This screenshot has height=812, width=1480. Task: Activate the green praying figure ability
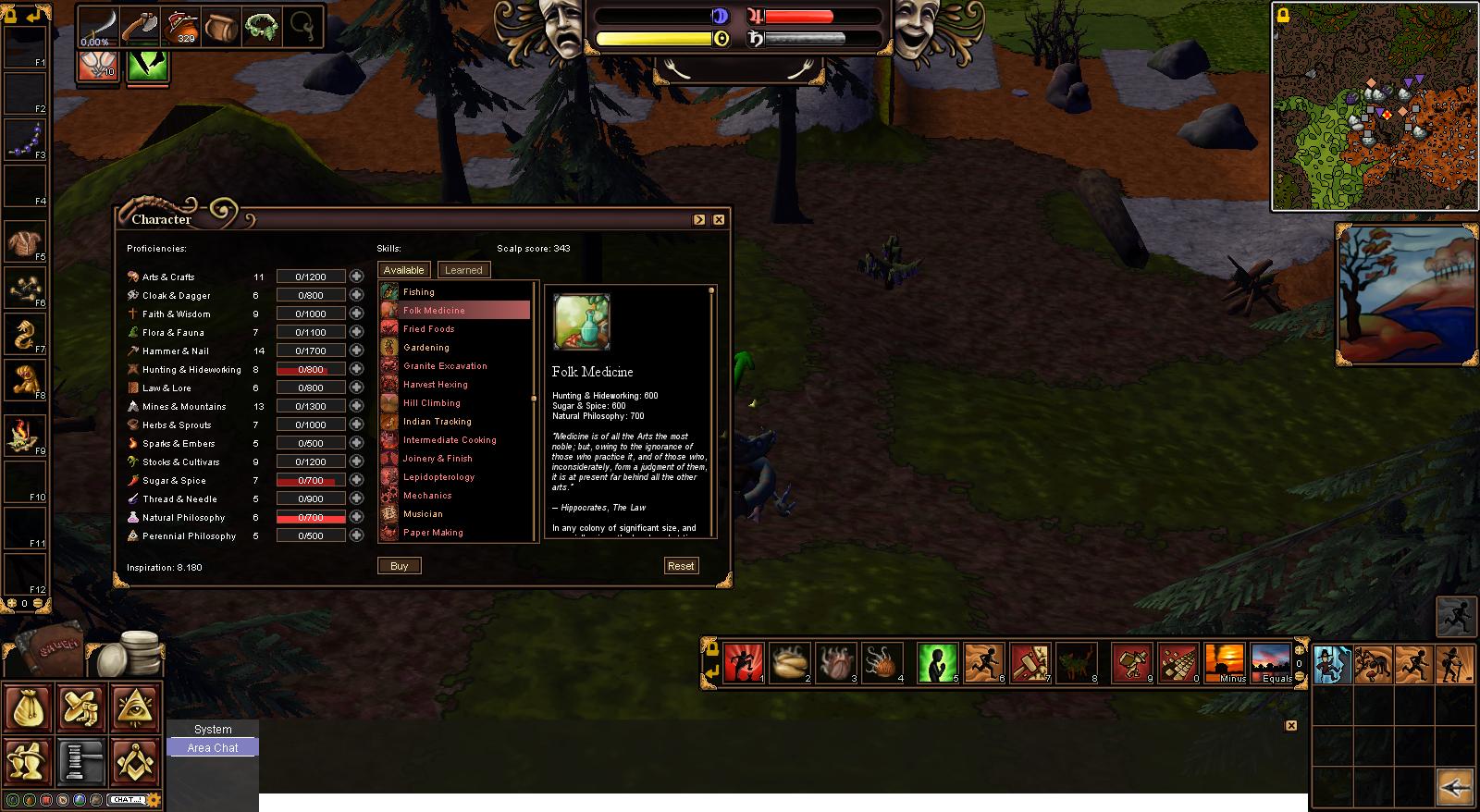937,663
